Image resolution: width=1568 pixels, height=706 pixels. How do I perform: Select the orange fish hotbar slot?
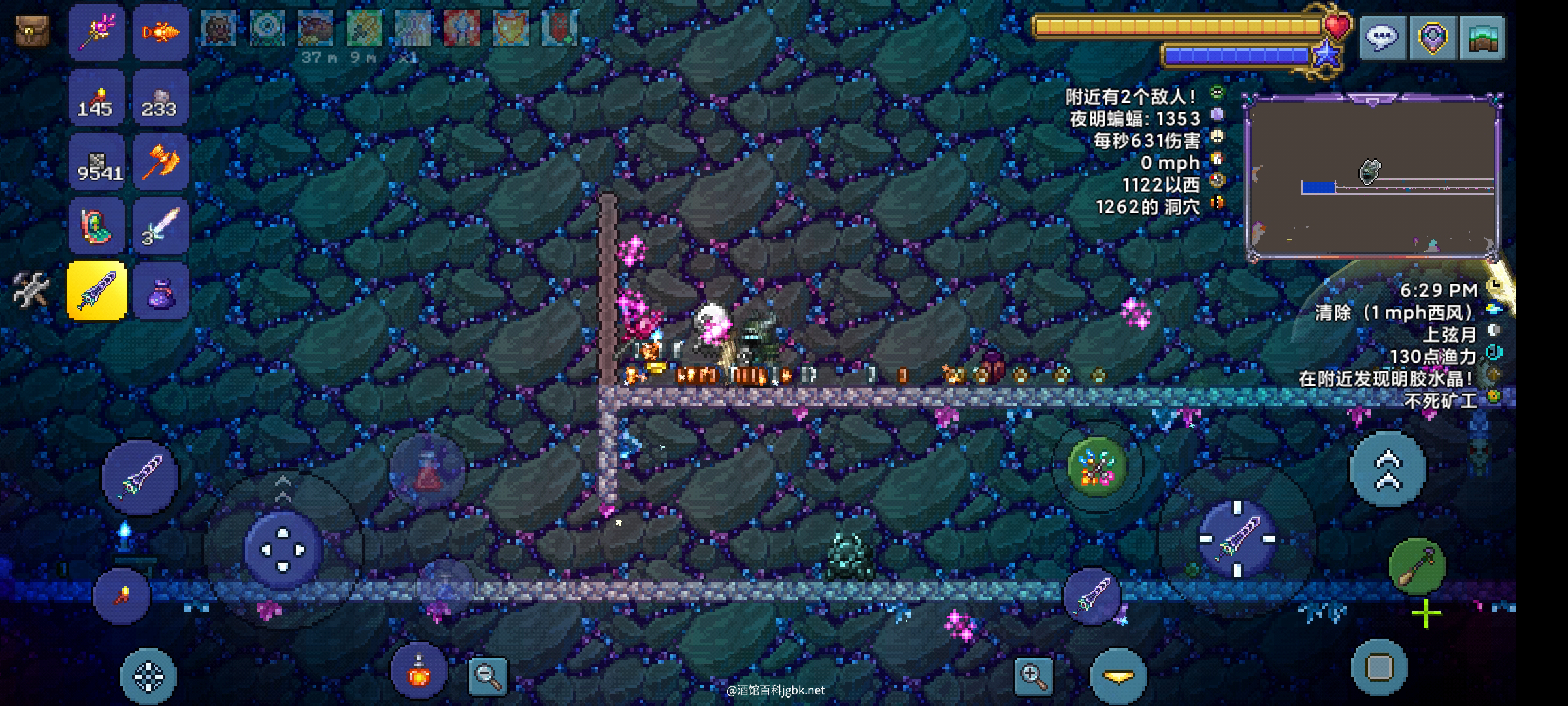point(161,31)
